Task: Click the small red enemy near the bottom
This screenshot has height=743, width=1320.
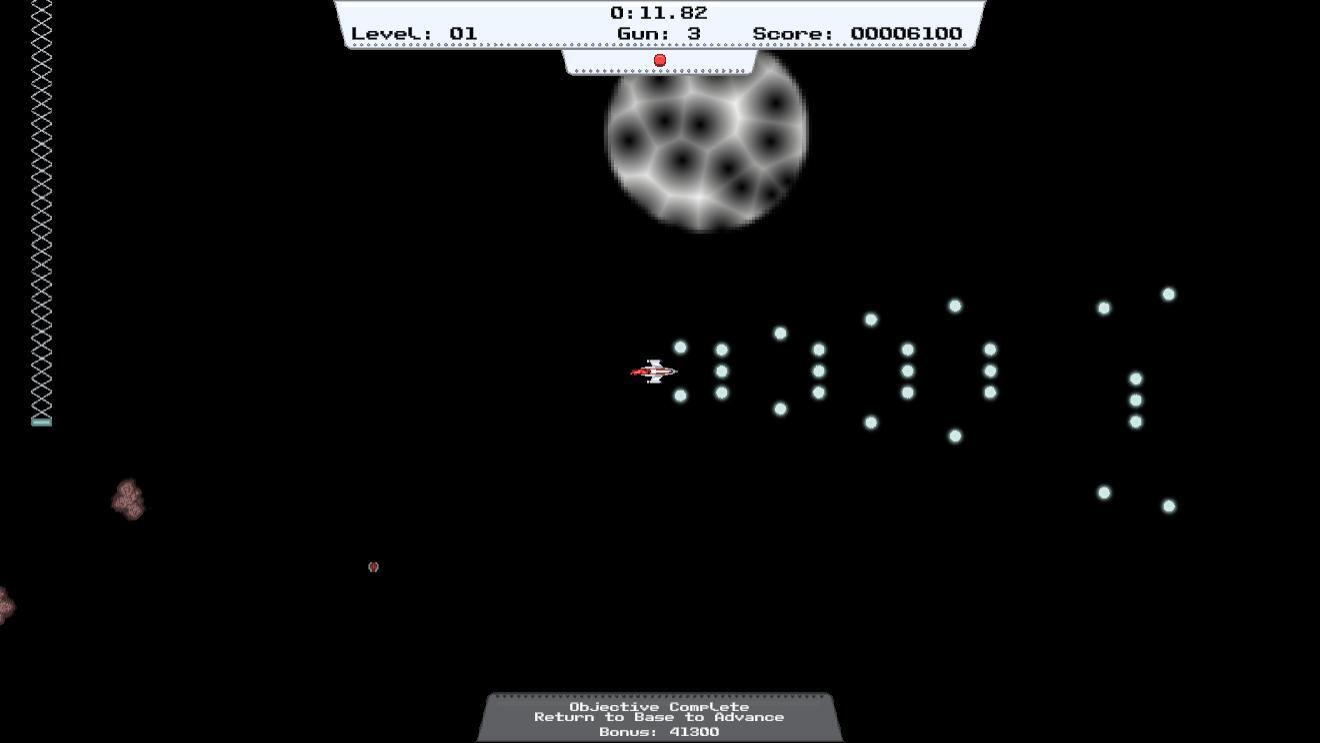Action: click(x=372, y=566)
